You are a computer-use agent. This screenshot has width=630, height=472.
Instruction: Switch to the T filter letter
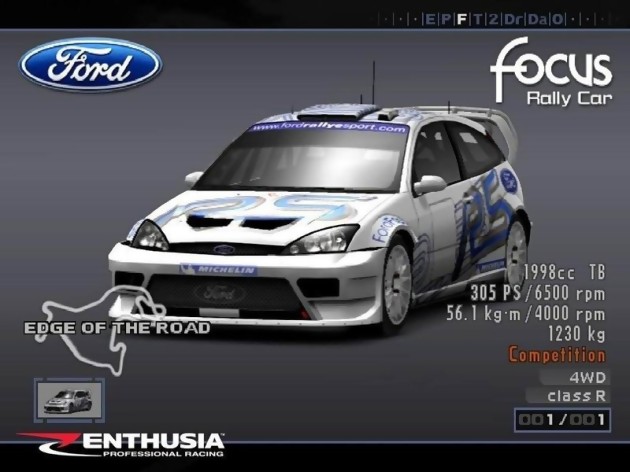[x=477, y=19]
